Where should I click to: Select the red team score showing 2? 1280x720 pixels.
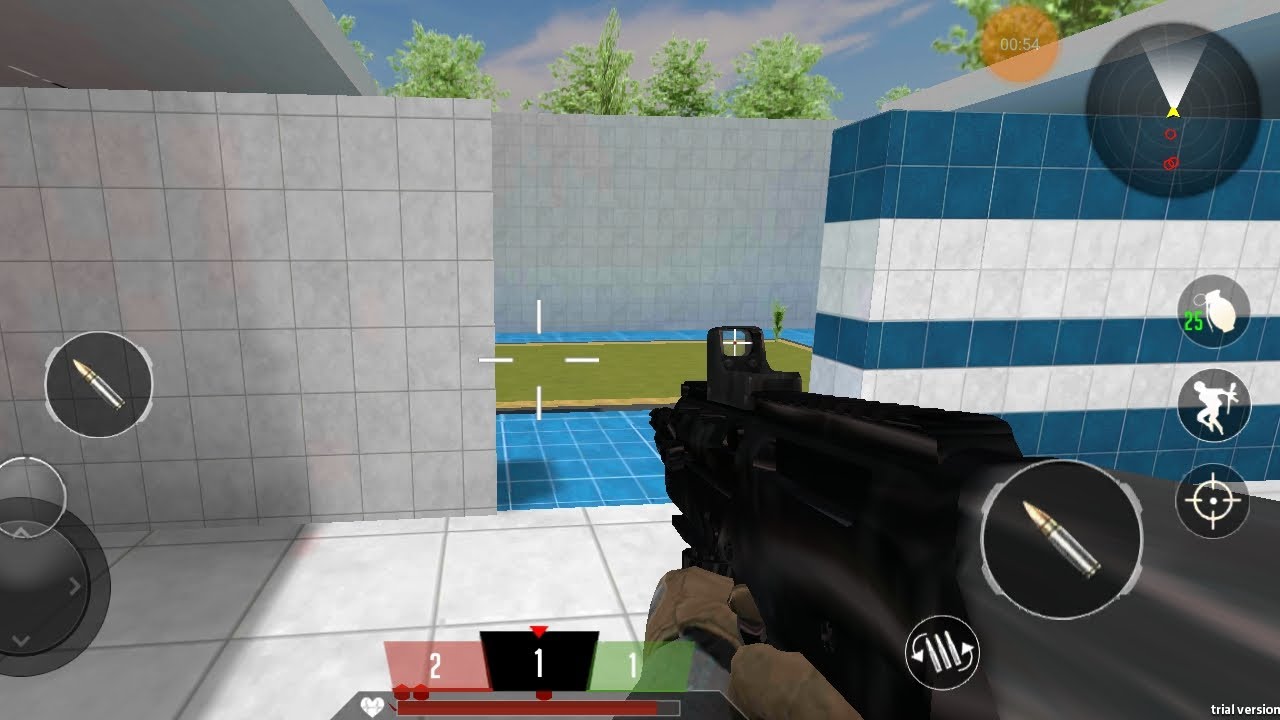point(434,662)
